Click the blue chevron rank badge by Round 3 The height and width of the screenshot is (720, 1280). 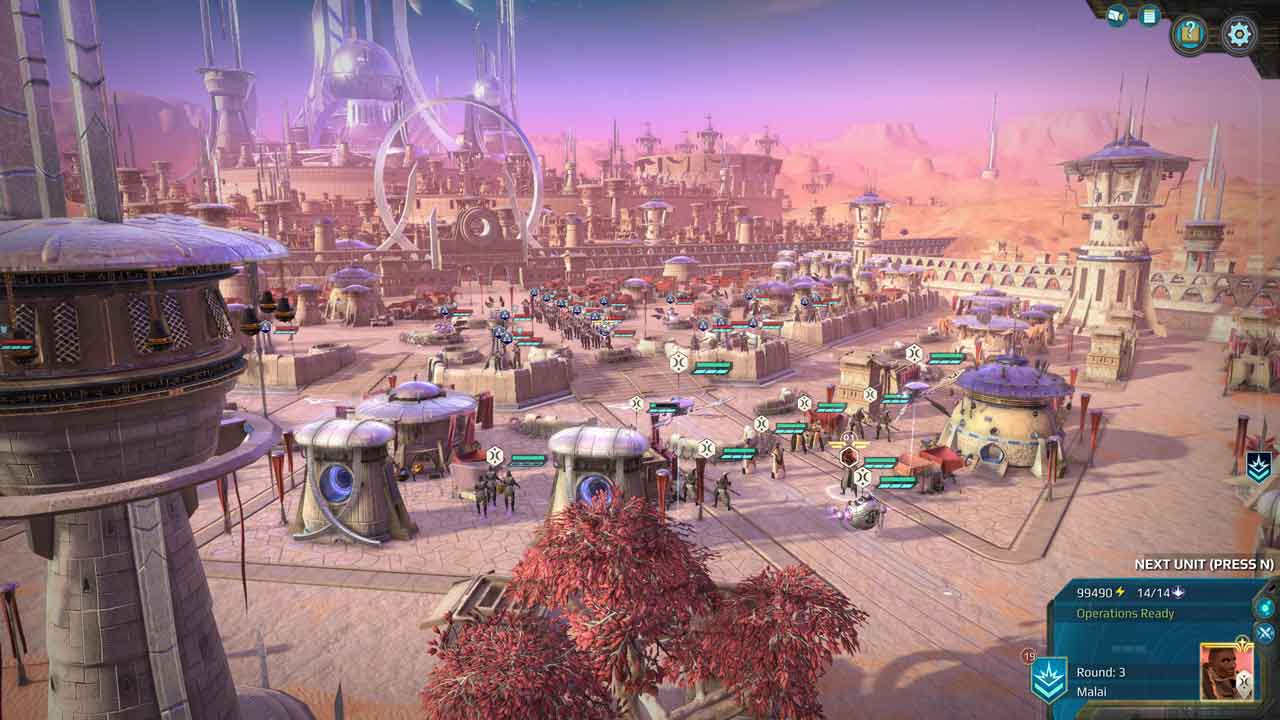pos(1050,680)
